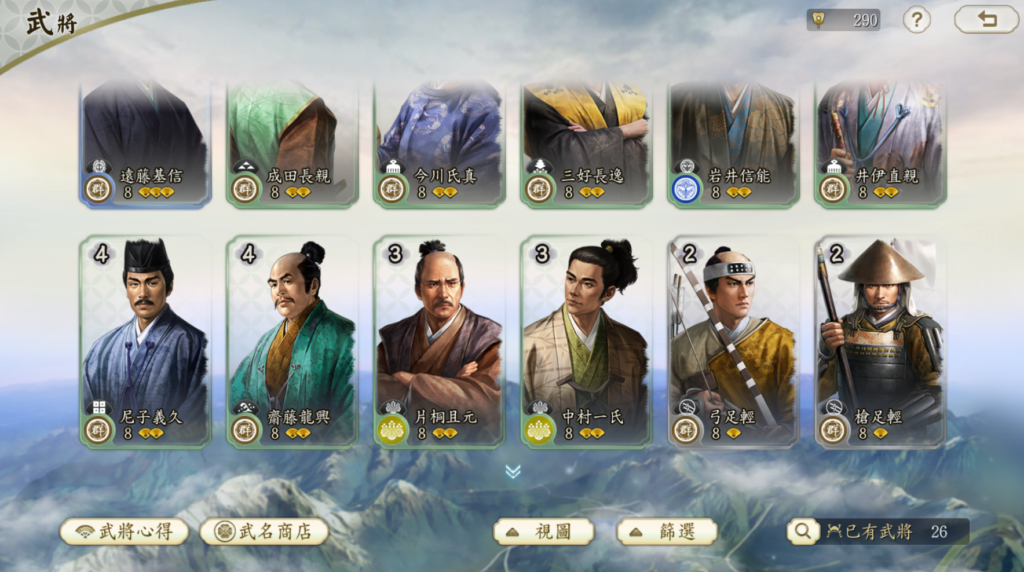Open the 成田長親 officer card
This screenshot has height=572, width=1024.
coord(292,145)
